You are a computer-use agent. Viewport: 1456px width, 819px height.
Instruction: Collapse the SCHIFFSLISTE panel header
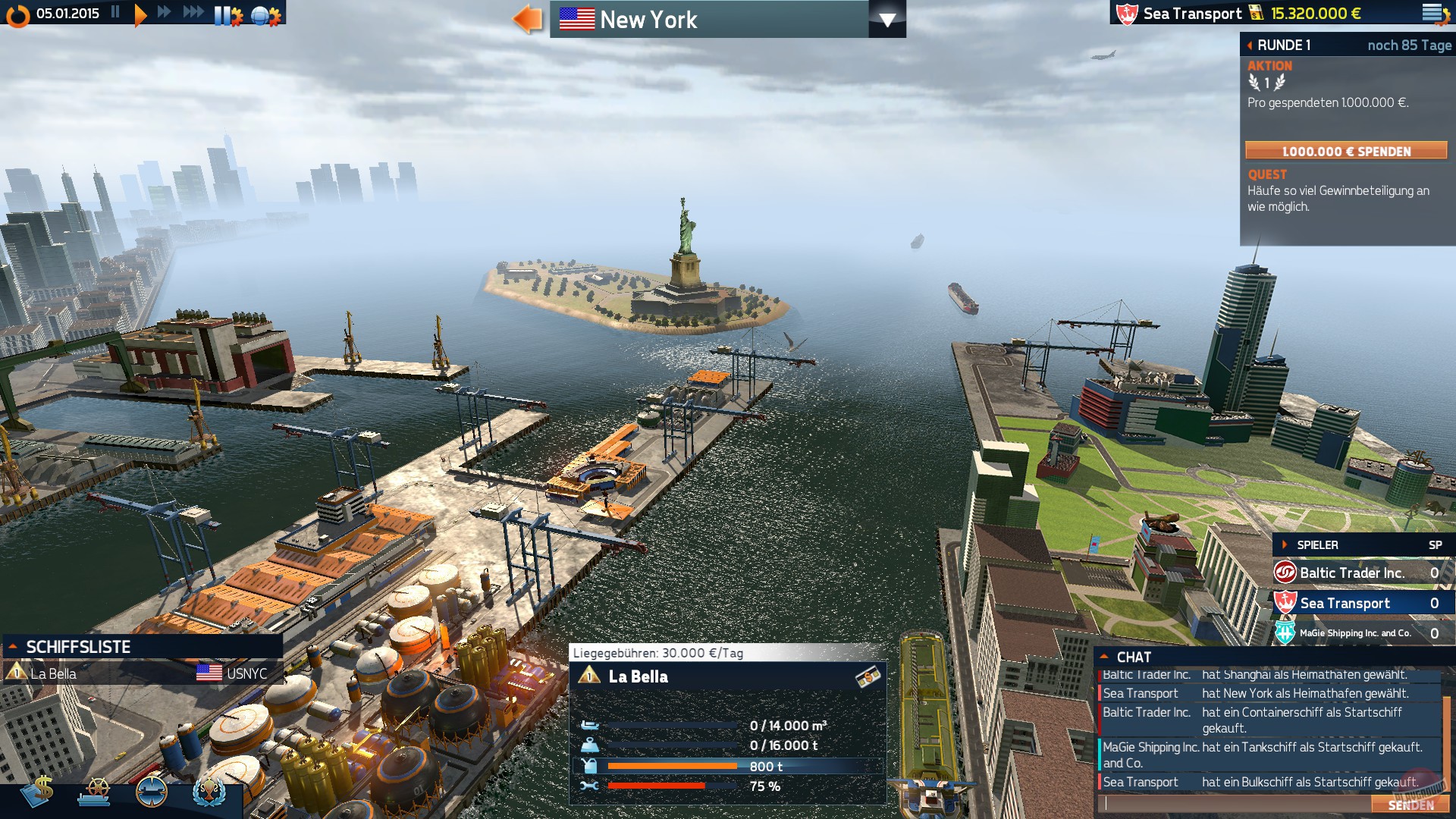[13, 648]
